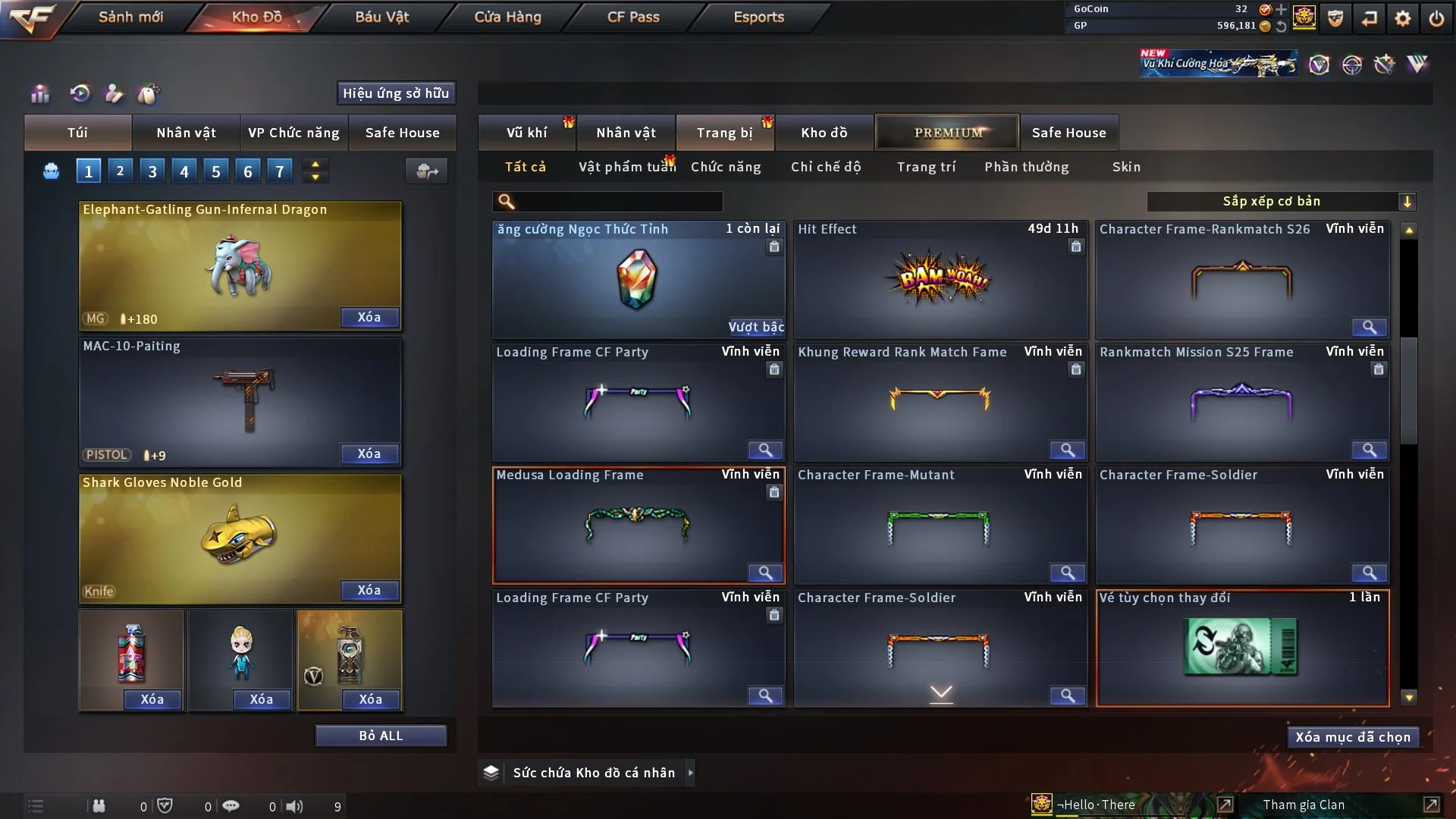Screen dimensions: 1456x819
Task: Choose bag slot number 3
Action: 152,171
